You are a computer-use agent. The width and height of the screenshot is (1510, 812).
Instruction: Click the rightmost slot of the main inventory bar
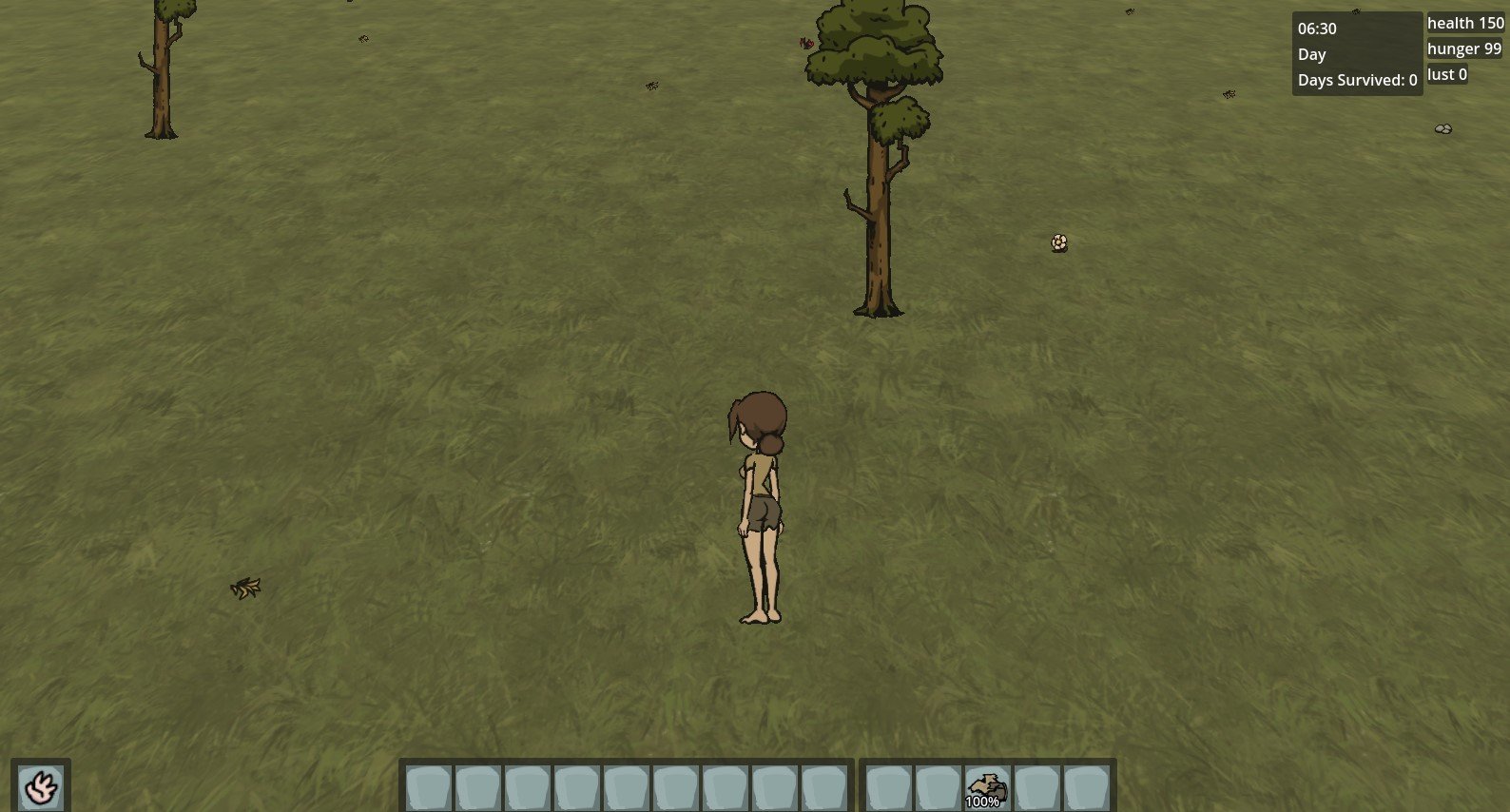click(825, 785)
